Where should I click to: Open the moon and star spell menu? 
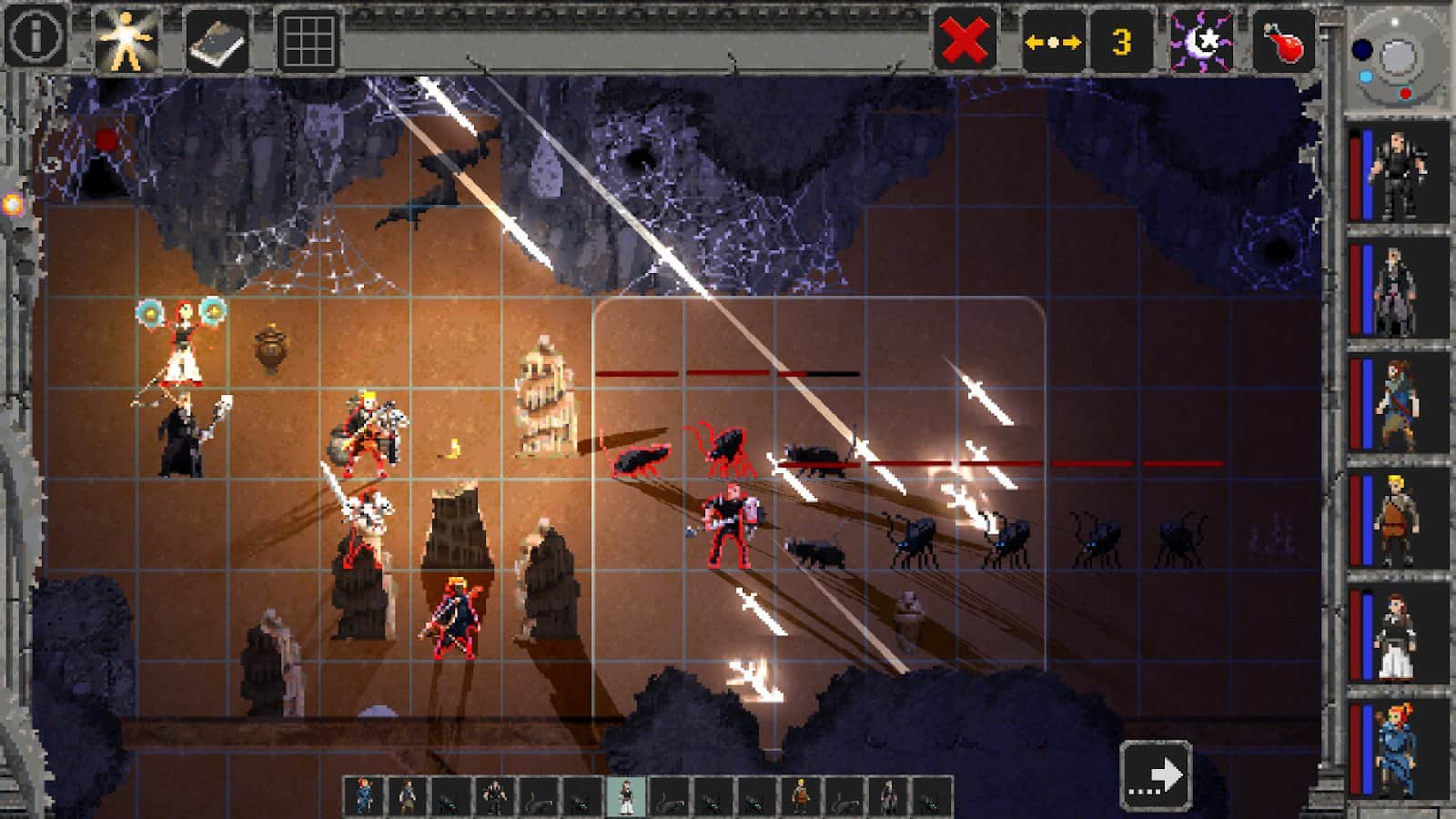click(1201, 41)
